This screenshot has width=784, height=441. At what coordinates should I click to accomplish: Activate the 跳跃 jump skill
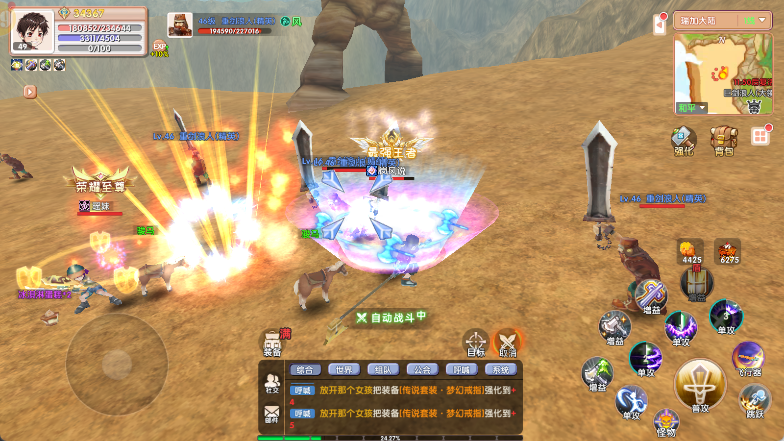coord(755,400)
